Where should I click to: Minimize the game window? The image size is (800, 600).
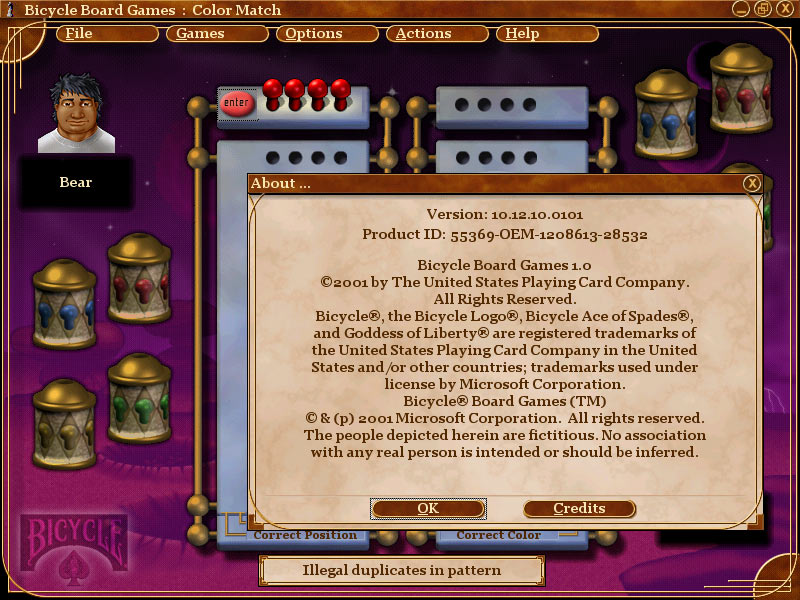click(x=738, y=10)
